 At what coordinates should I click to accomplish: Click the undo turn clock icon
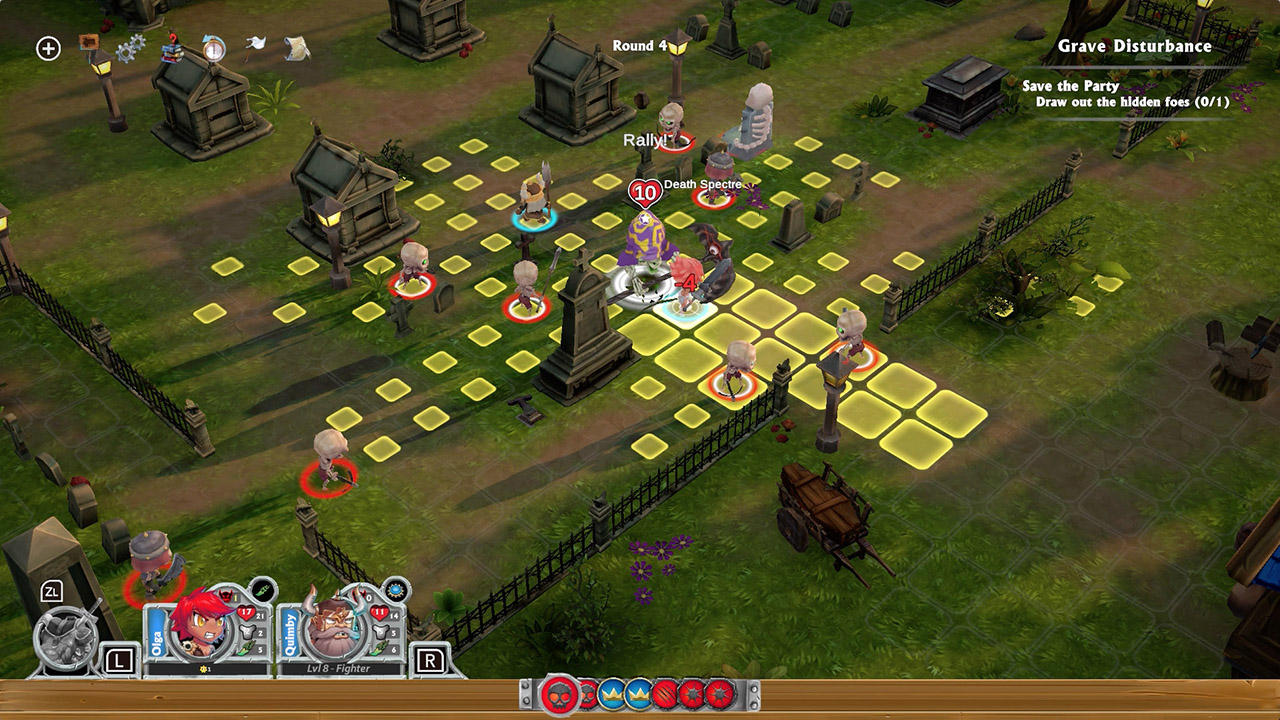coord(214,47)
